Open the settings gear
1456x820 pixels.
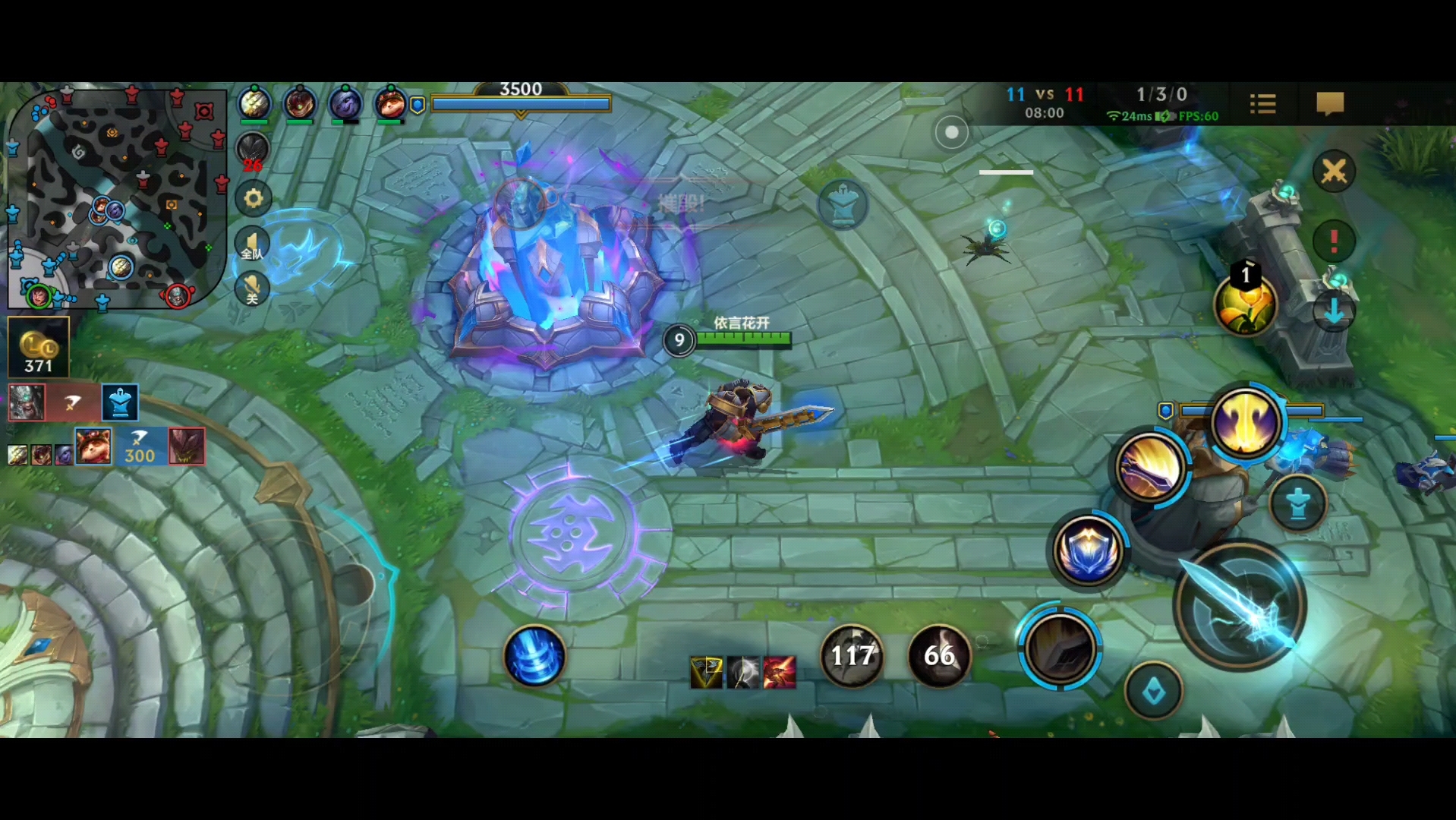pyautogui.click(x=253, y=199)
